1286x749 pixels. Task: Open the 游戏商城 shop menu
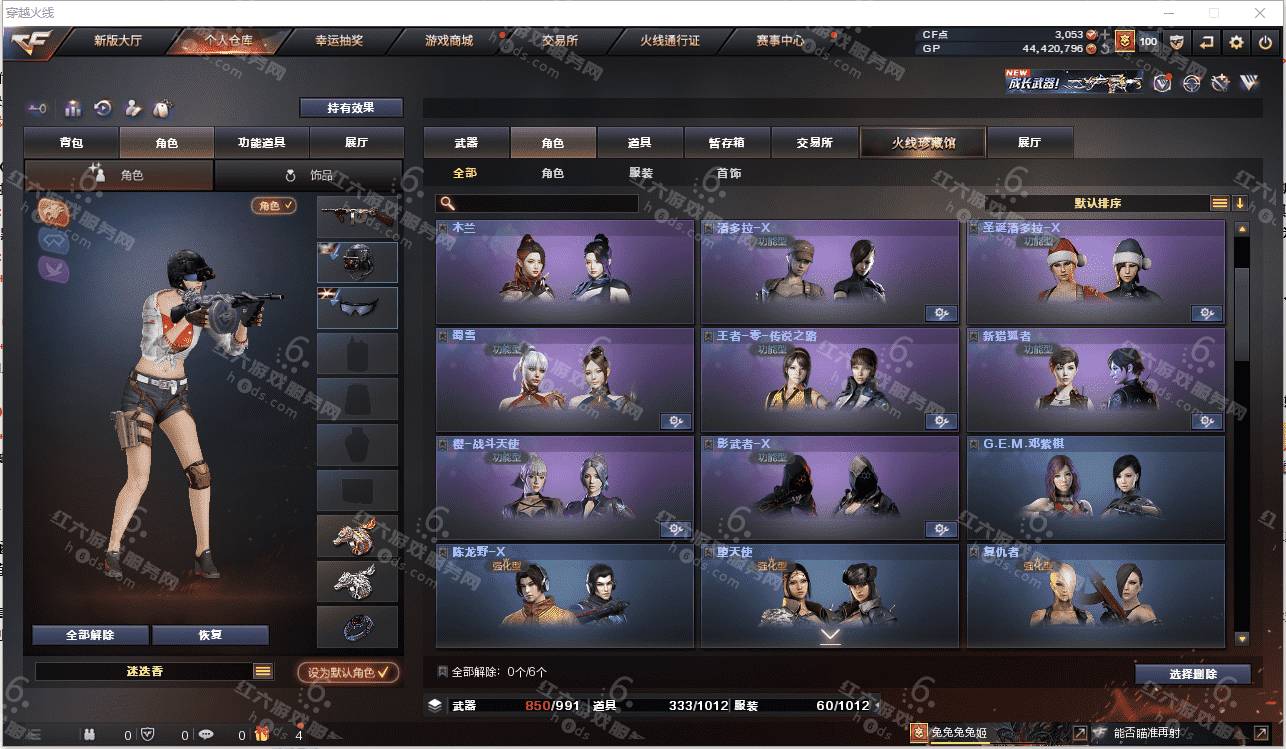tap(448, 41)
